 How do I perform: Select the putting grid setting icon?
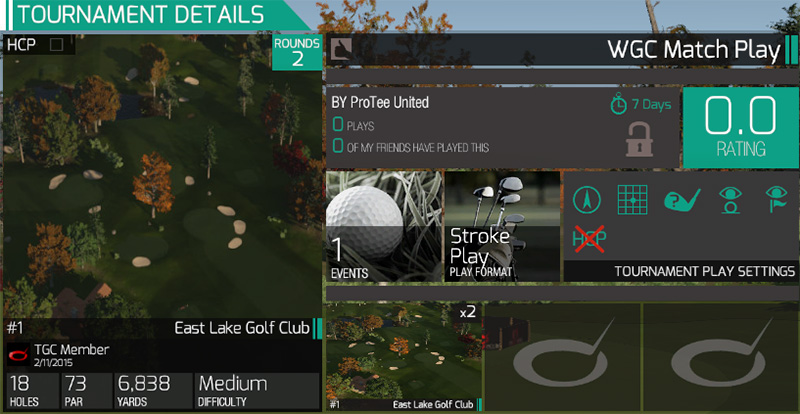[633, 200]
